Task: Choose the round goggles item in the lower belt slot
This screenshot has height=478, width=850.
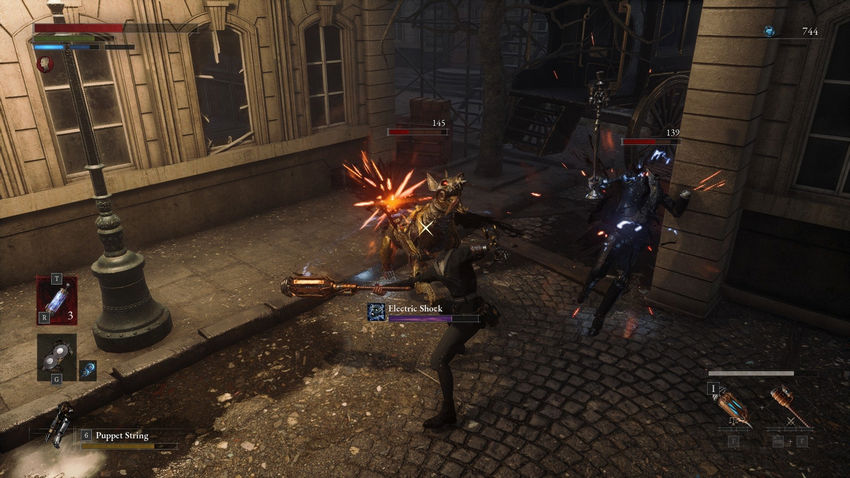Action: pos(56,357)
